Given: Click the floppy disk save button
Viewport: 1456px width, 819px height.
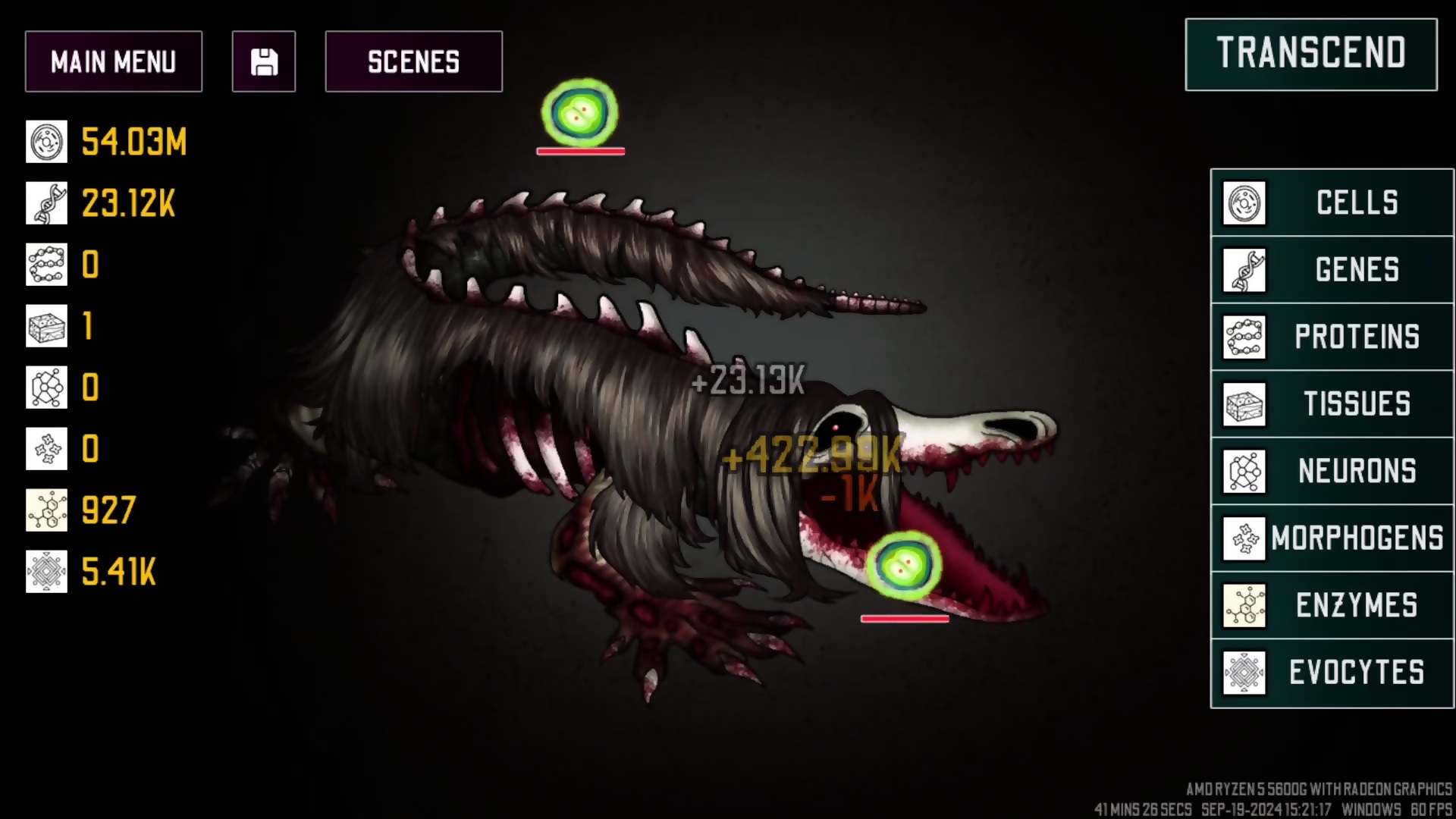Looking at the screenshot, I should pos(264,61).
